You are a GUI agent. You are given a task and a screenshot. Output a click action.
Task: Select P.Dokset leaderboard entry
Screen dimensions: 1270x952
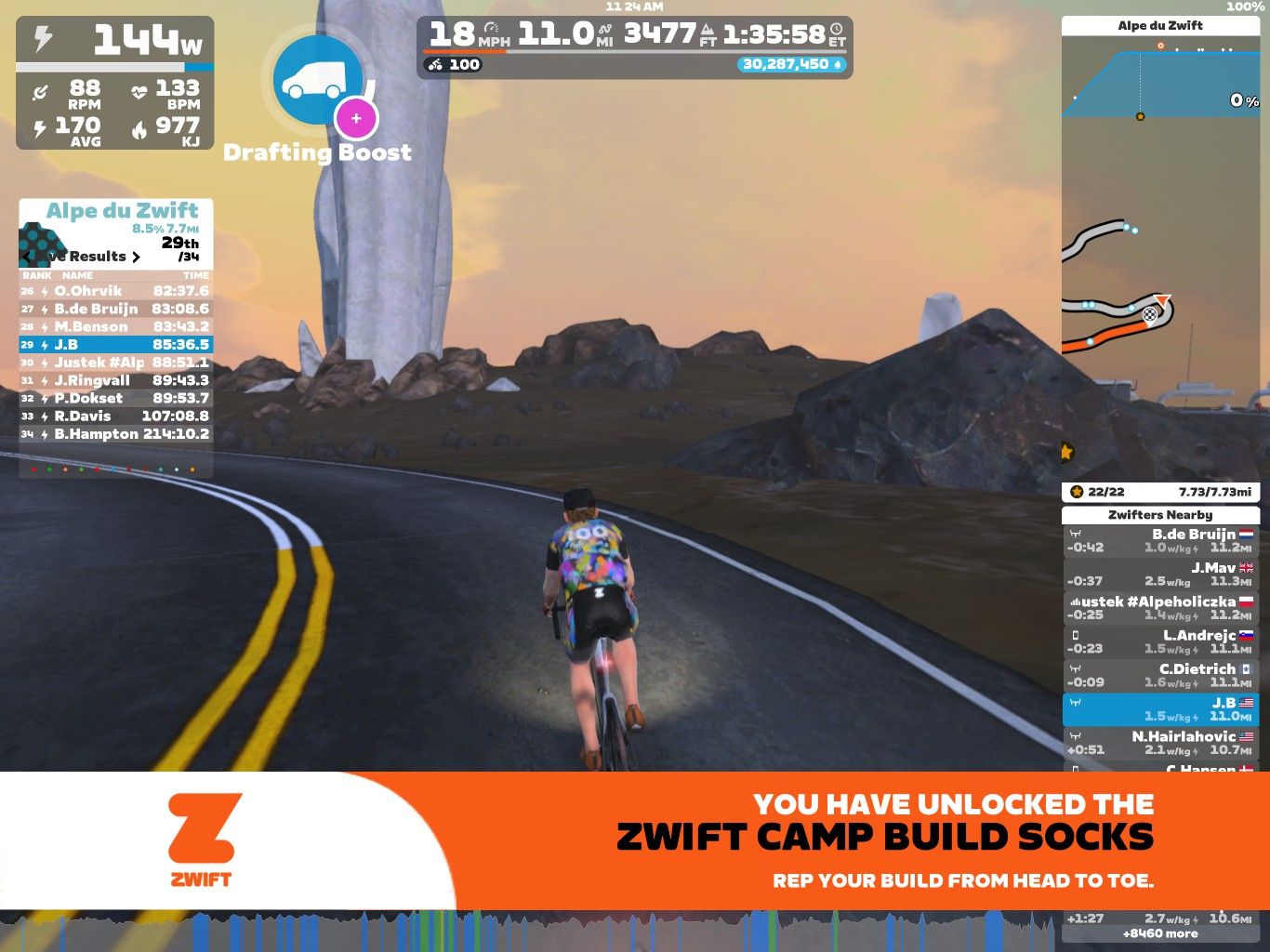point(116,398)
